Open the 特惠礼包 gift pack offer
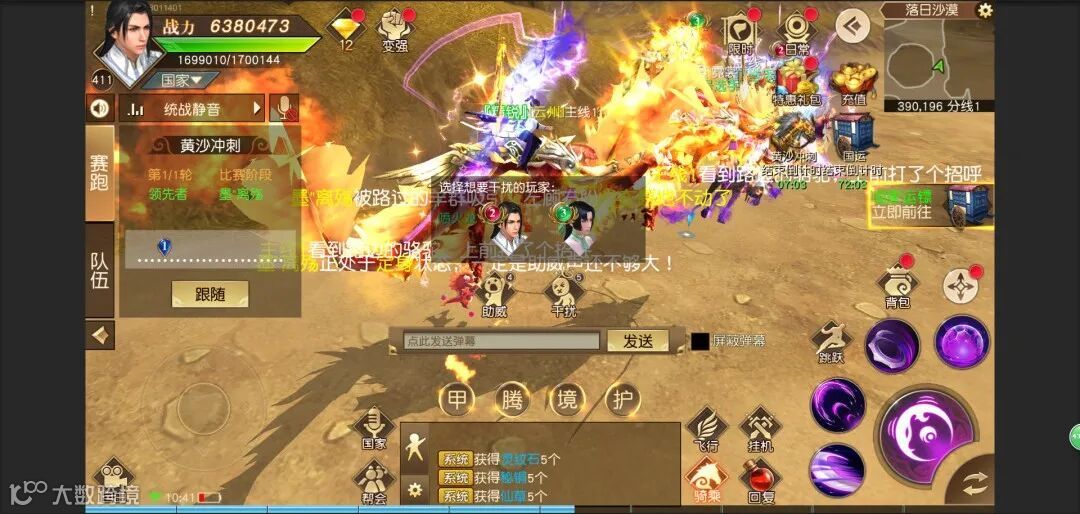 [x=797, y=82]
